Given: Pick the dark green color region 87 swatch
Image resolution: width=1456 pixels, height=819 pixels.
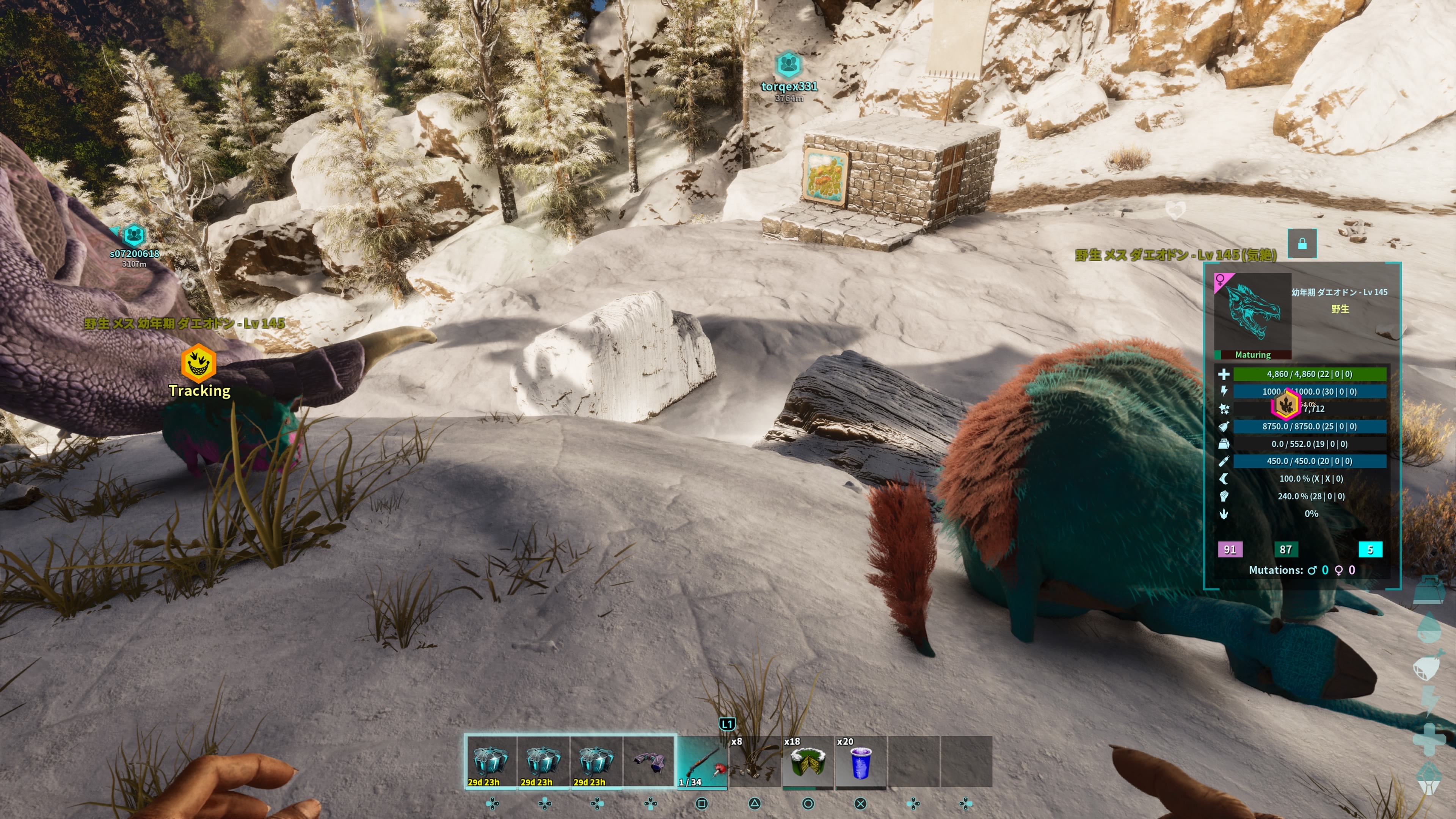Looking at the screenshot, I should coord(1285,549).
